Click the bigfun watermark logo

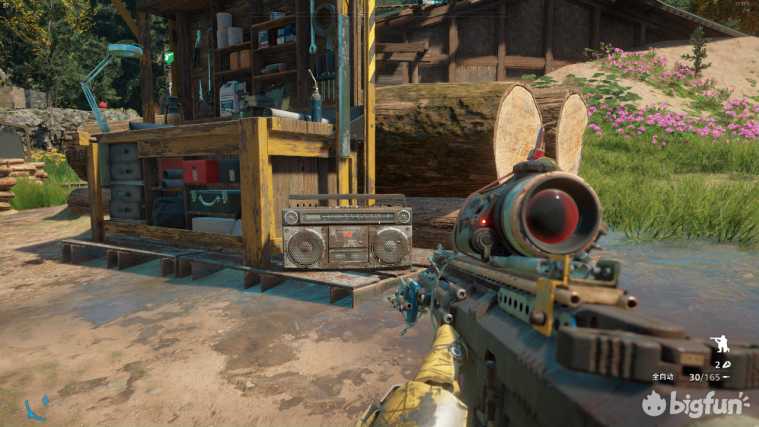pyautogui.click(x=697, y=404)
